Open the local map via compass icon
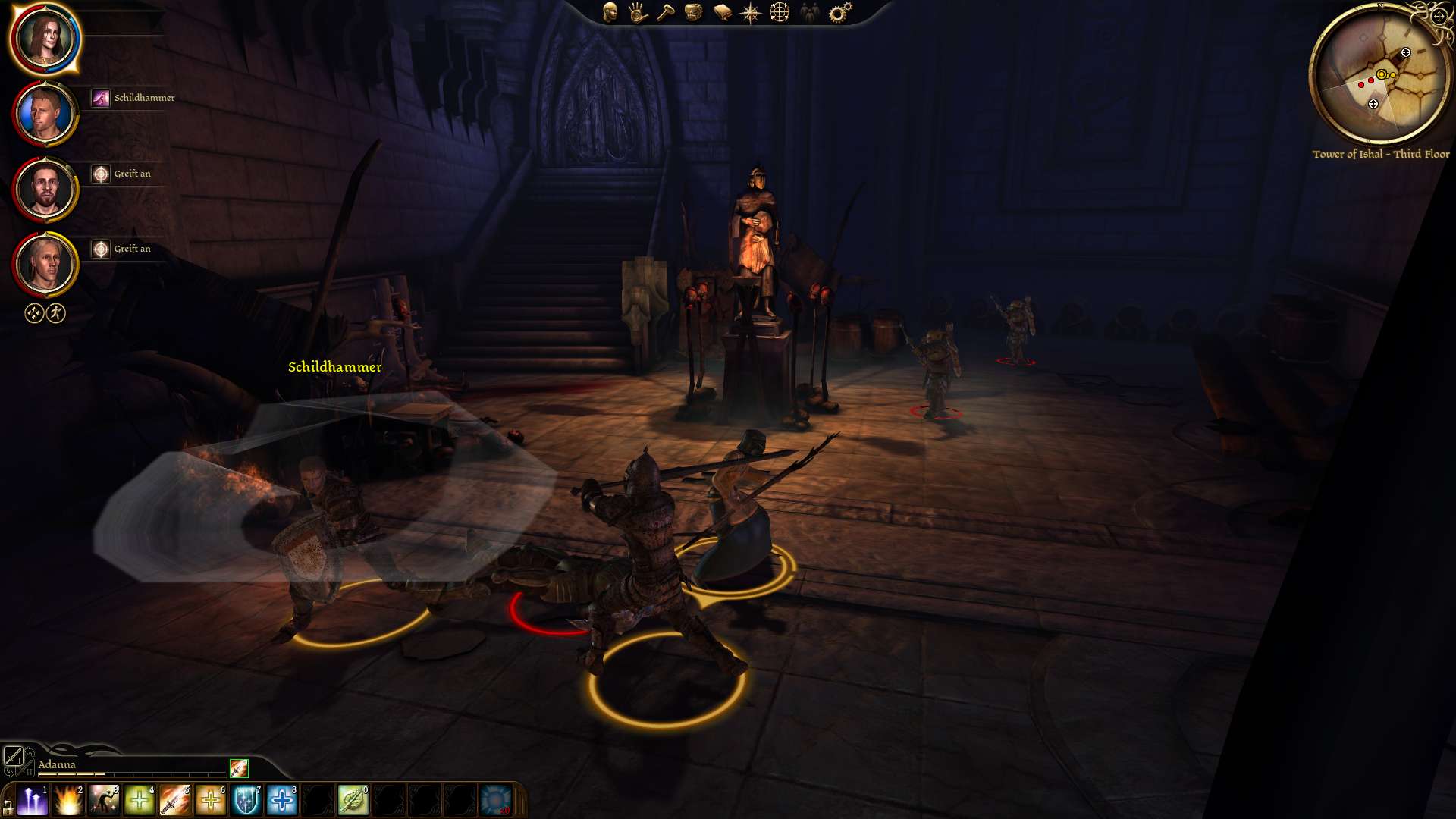 click(751, 11)
